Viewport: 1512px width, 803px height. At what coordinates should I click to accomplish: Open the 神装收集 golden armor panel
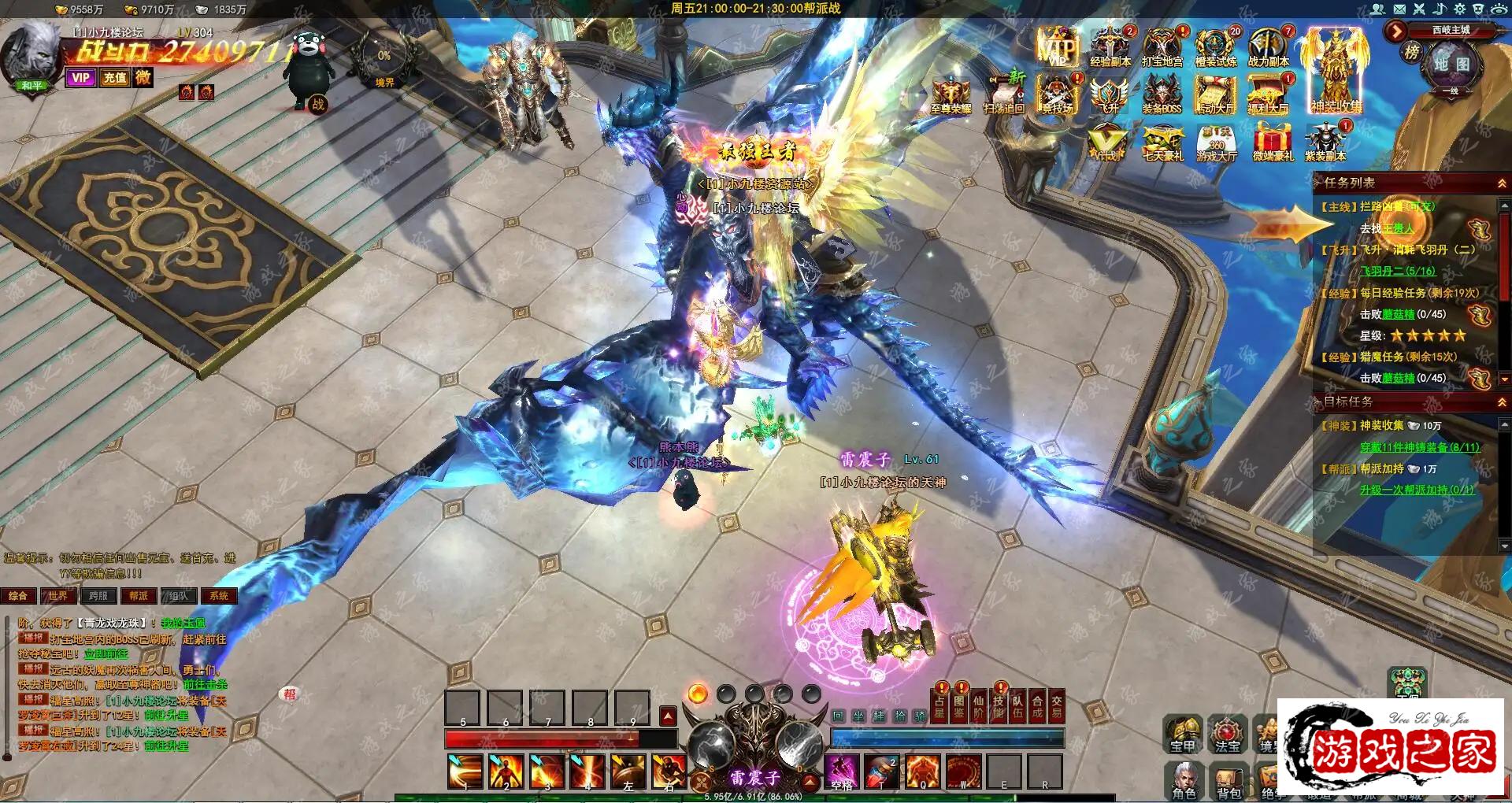(1336, 69)
